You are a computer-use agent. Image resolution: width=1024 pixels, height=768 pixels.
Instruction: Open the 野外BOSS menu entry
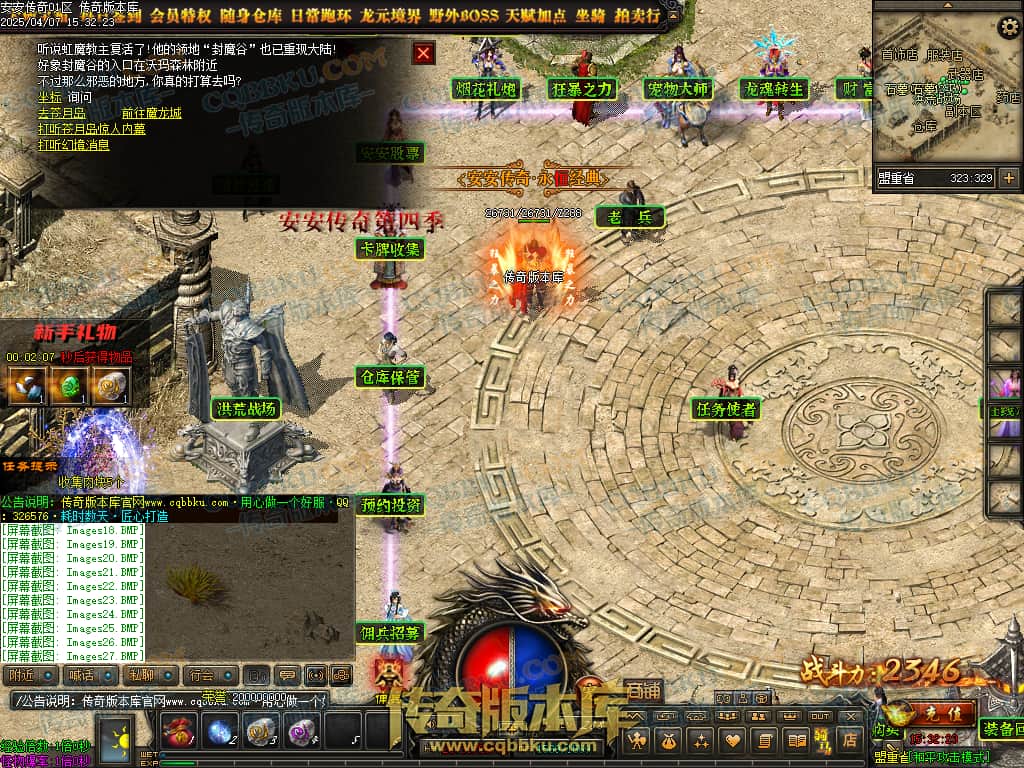click(461, 15)
